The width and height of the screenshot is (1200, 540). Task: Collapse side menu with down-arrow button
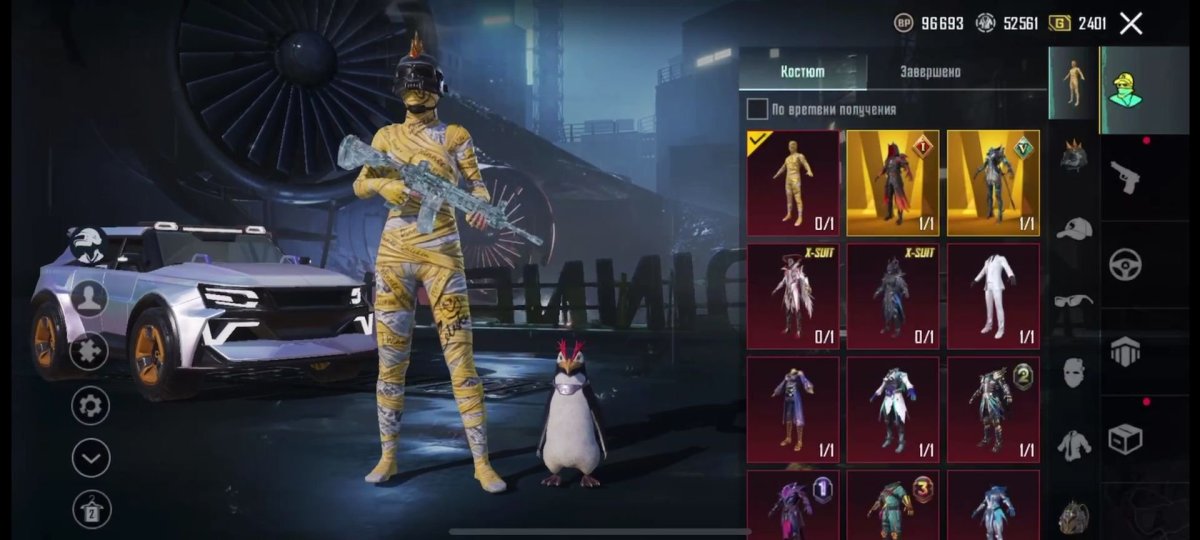91,458
